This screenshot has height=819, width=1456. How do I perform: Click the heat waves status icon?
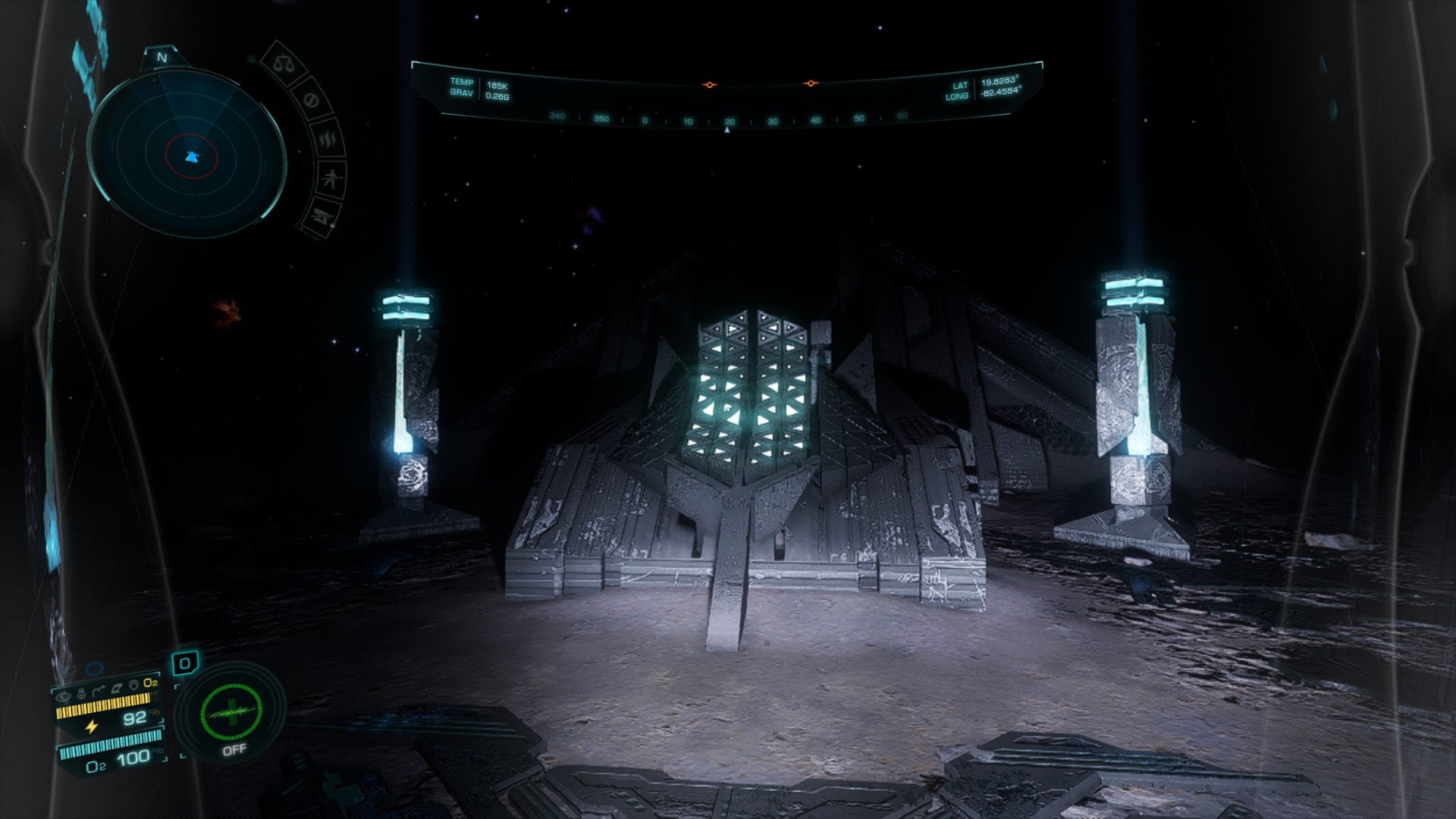[328, 140]
